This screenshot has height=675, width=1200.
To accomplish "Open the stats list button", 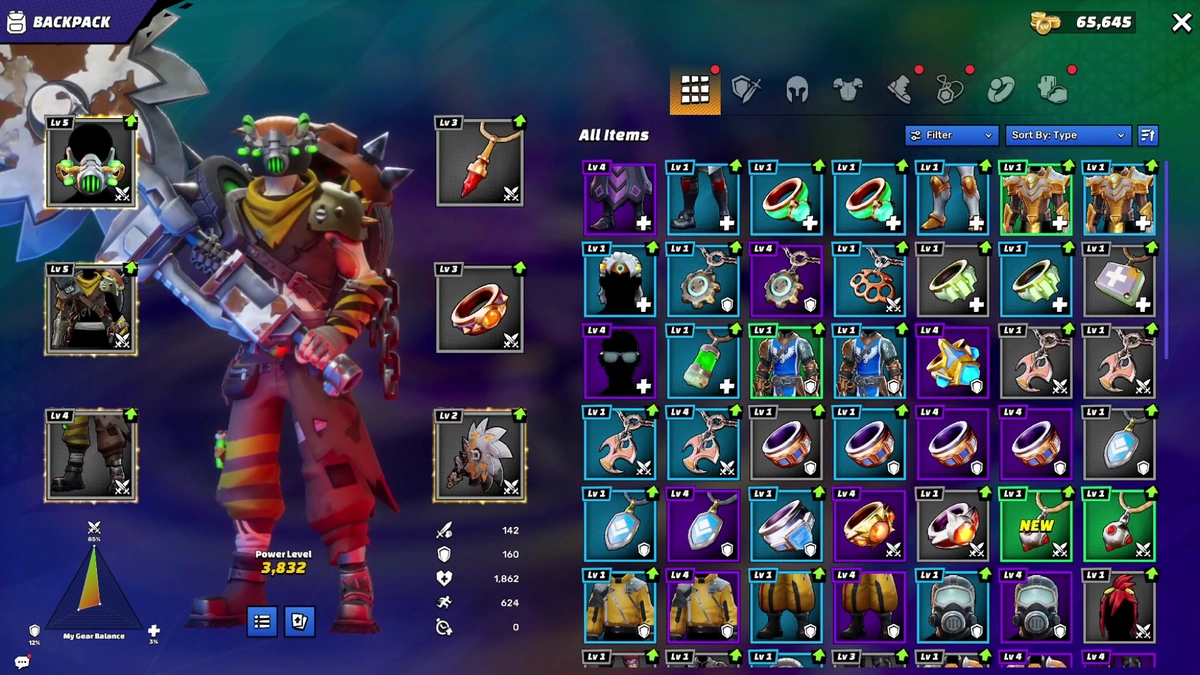I will (262, 621).
